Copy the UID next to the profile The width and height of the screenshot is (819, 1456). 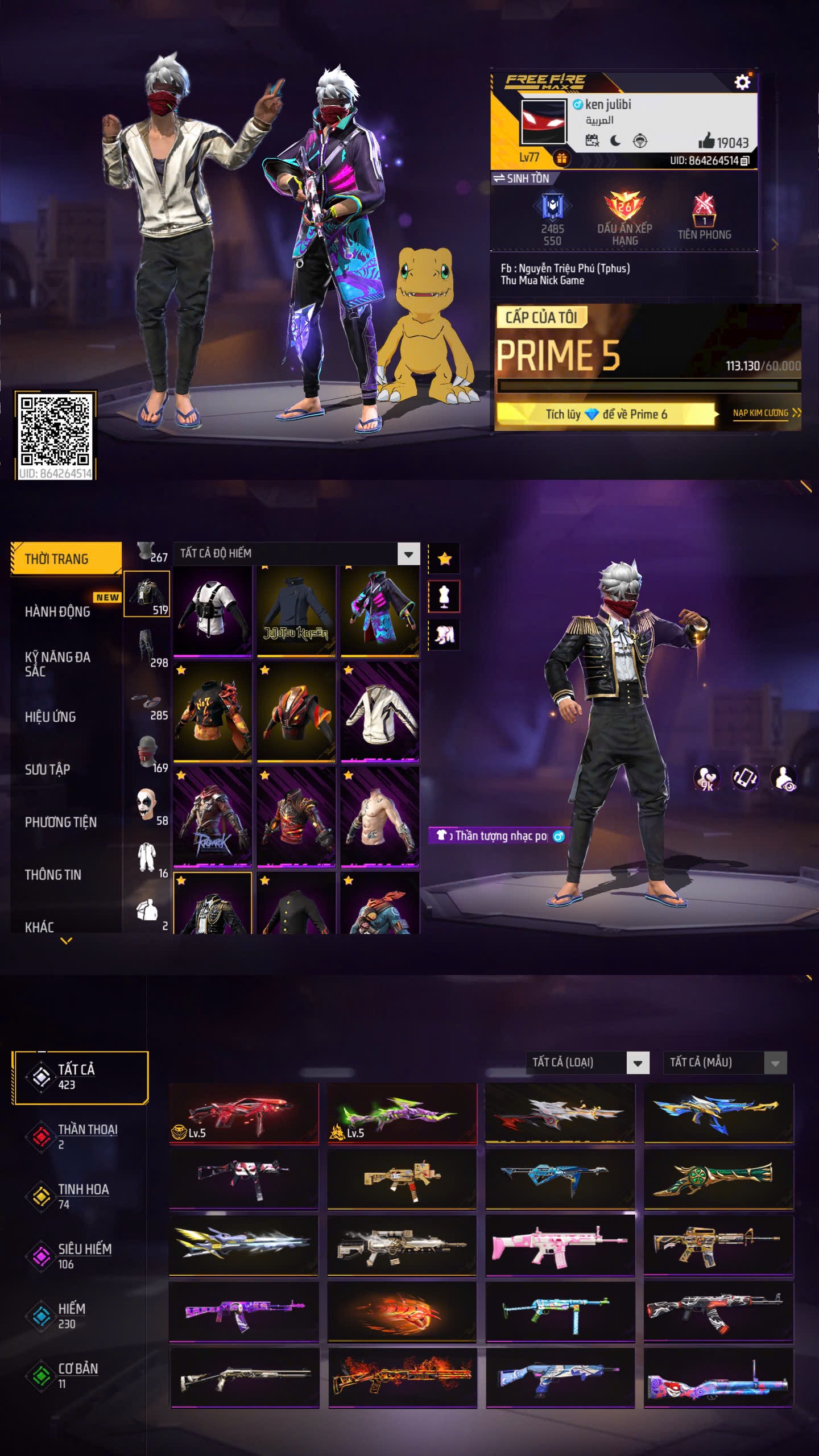pos(745,161)
